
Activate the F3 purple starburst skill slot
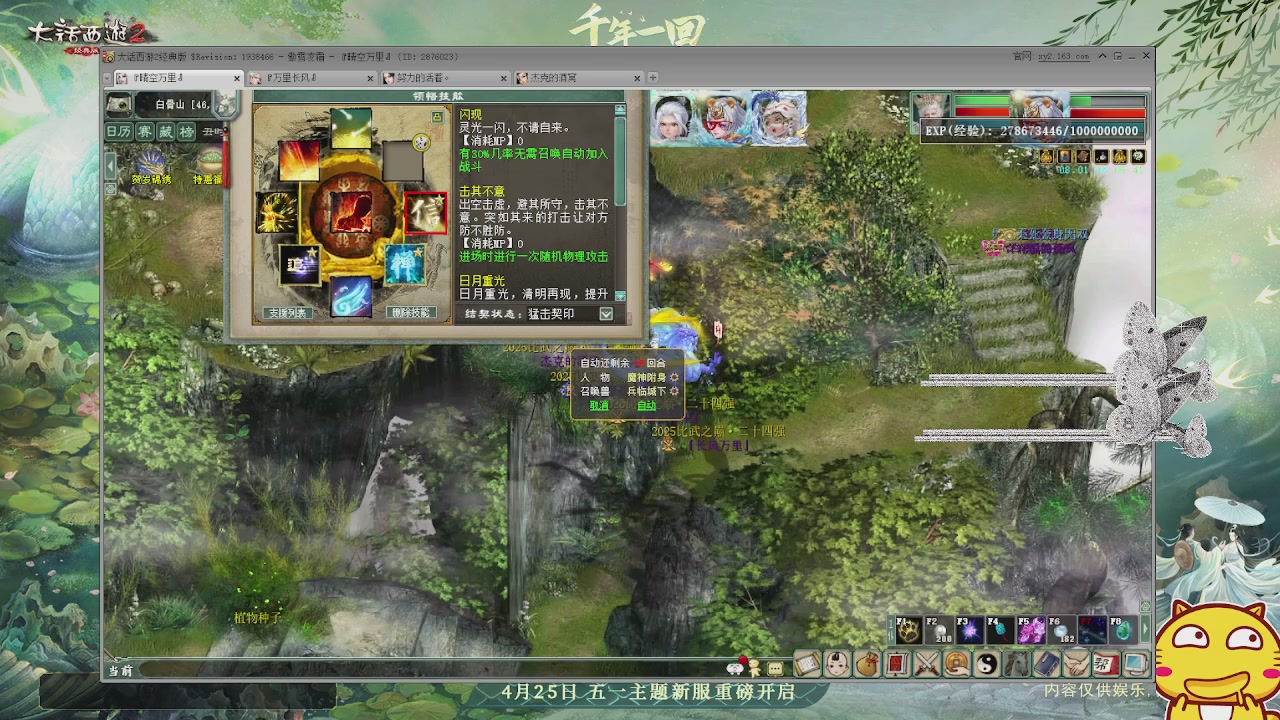tap(969, 628)
